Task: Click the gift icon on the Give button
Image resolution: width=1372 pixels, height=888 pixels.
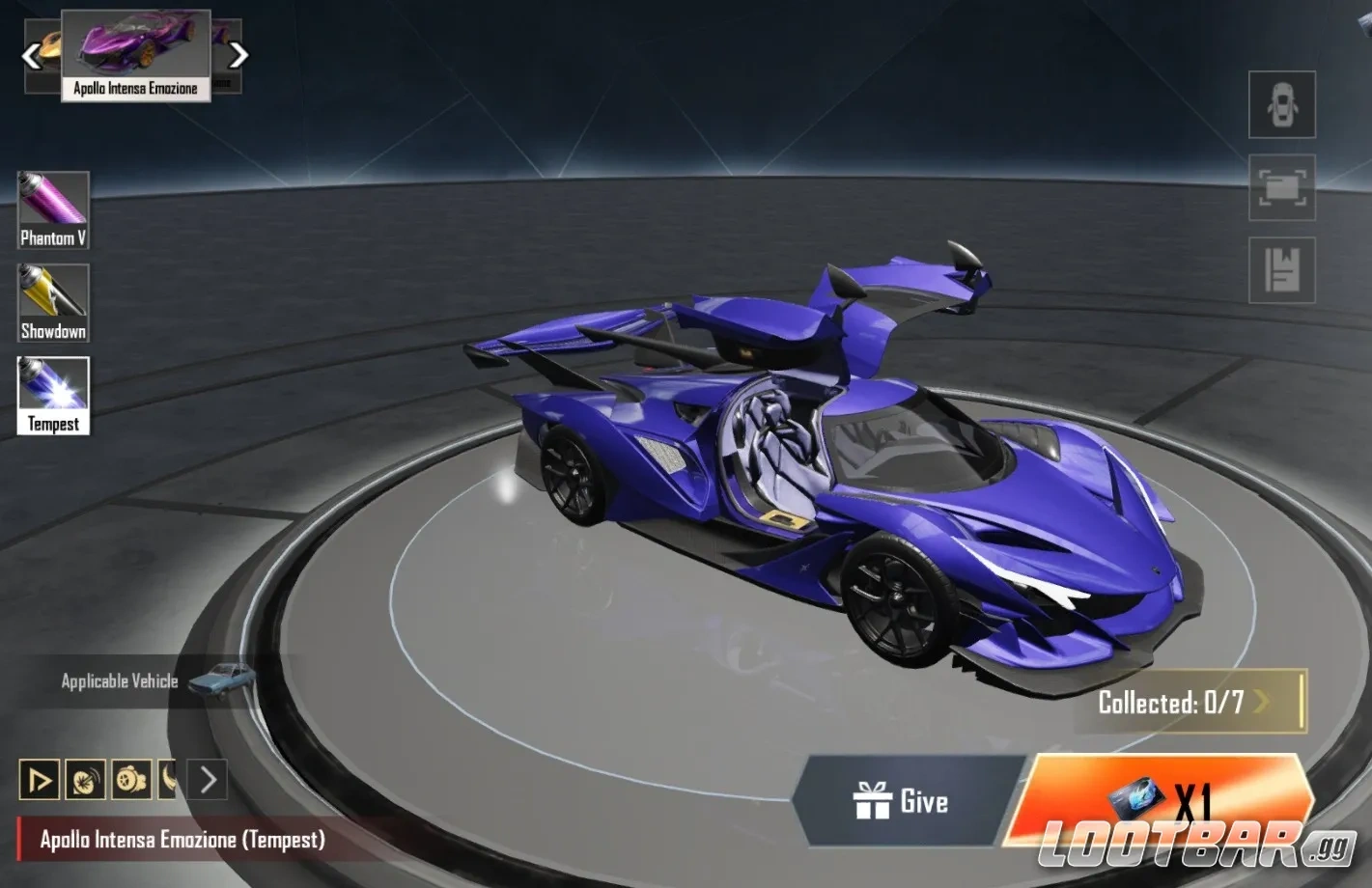Action: pos(874,801)
